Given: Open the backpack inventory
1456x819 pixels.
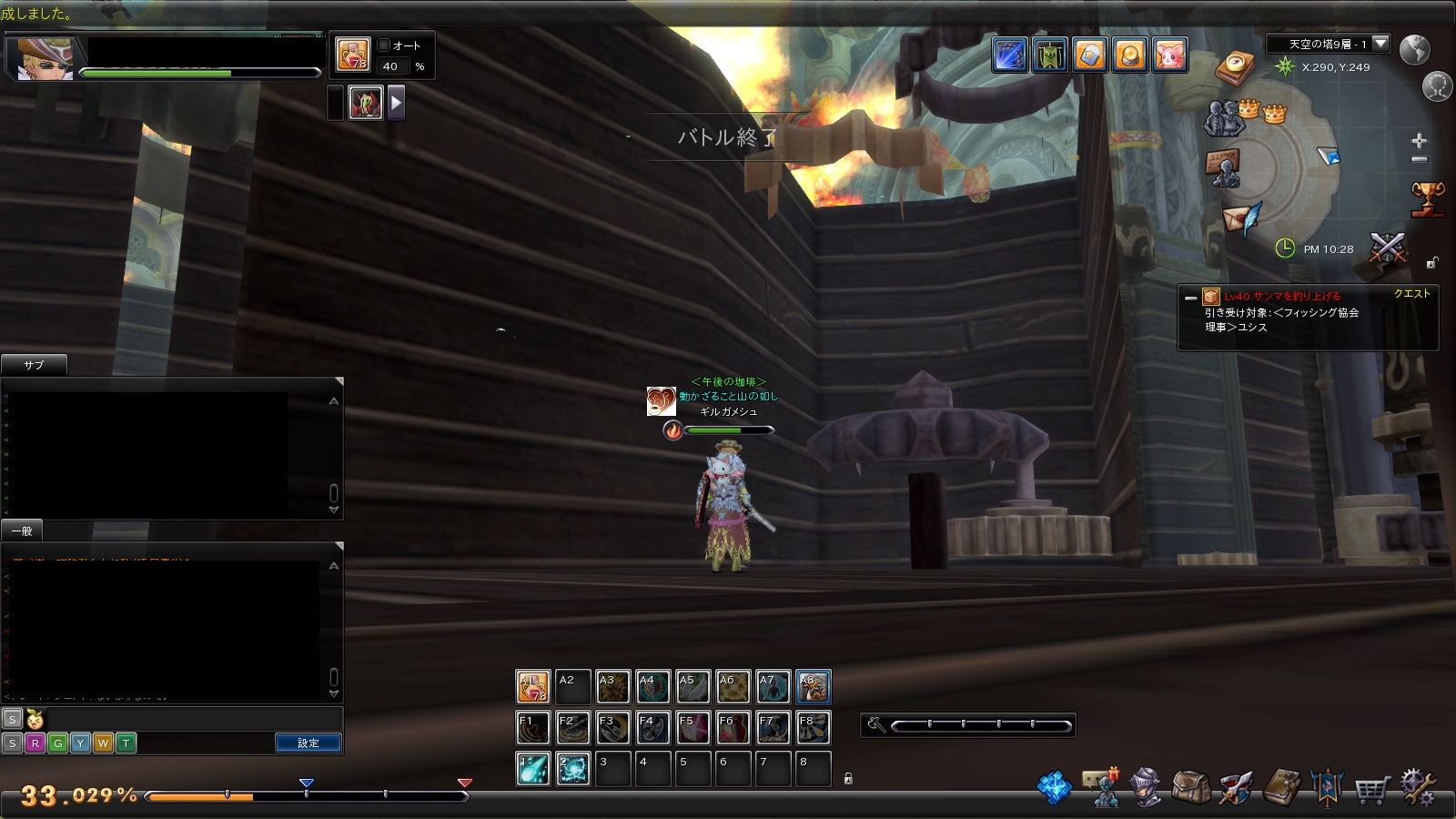Looking at the screenshot, I should 1190,787.
